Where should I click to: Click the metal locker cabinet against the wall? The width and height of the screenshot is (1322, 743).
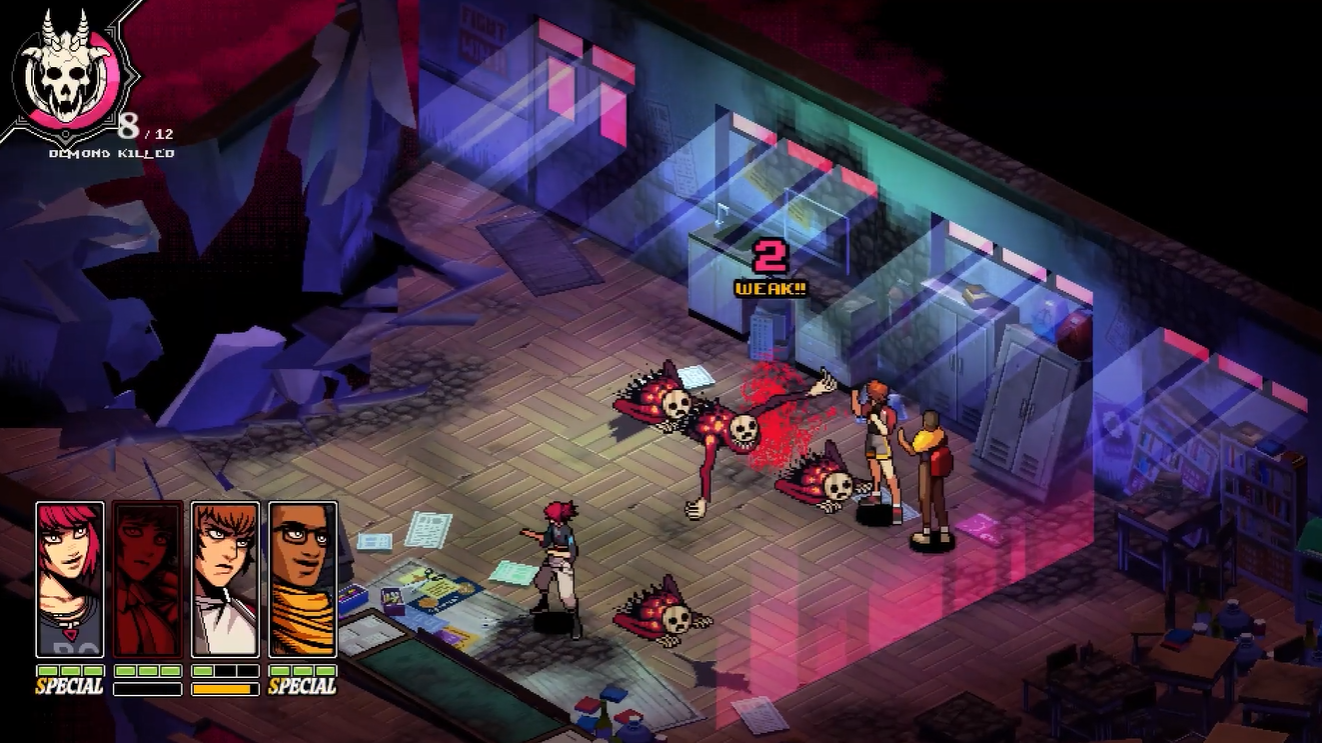(1022, 410)
